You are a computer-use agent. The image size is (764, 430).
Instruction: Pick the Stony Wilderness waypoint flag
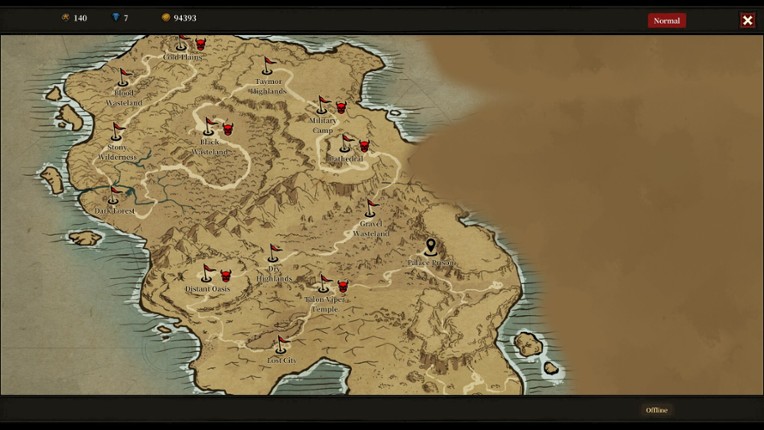click(x=118, y=132)
